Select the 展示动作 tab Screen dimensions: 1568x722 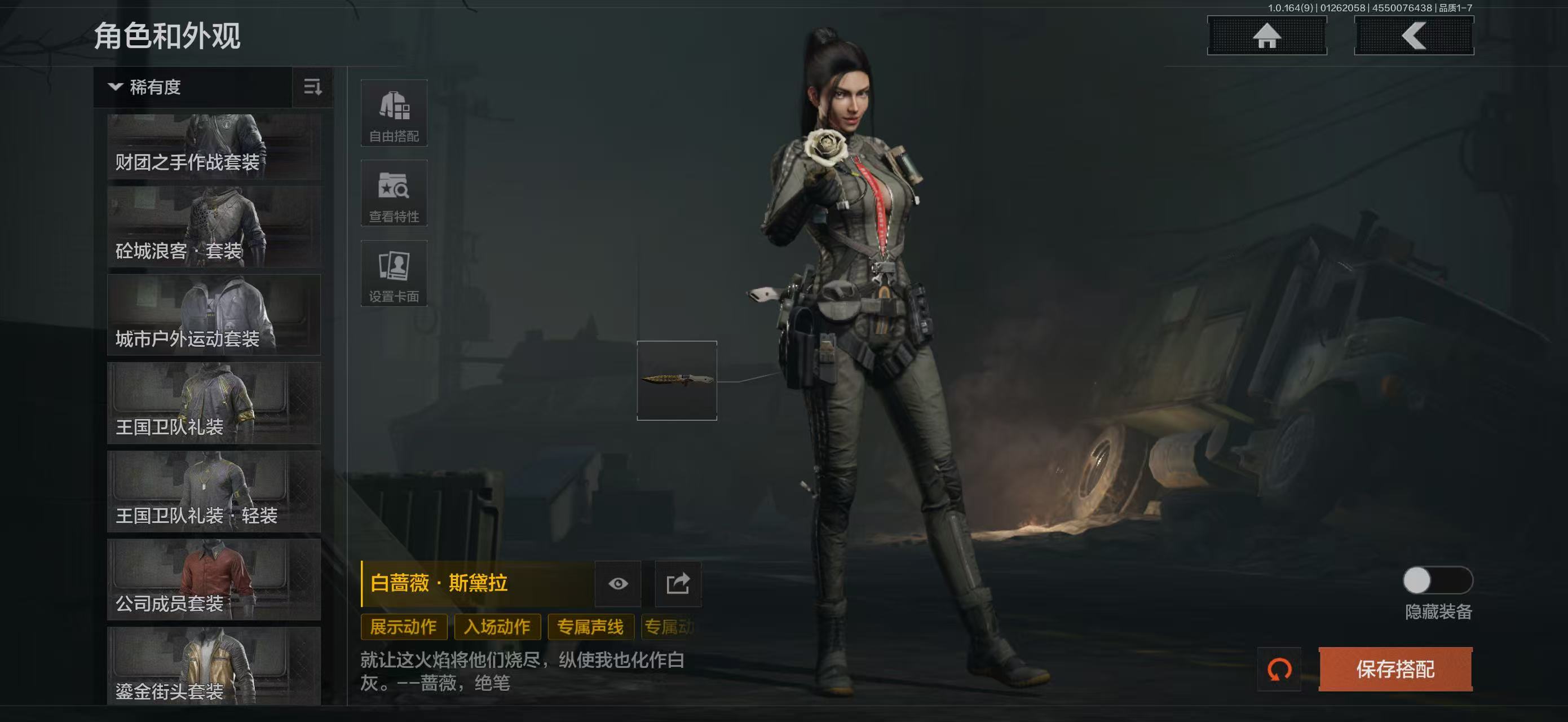pyautogui.click(x=404, y=627)
